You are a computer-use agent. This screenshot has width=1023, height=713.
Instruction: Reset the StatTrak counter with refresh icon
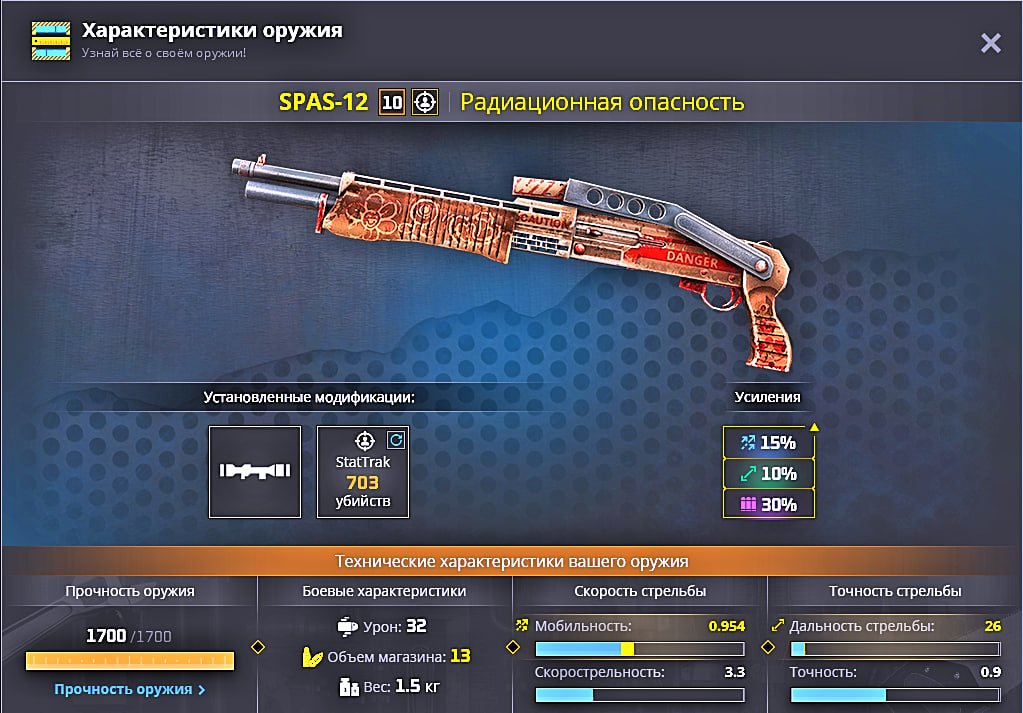[x=395, y=439]
